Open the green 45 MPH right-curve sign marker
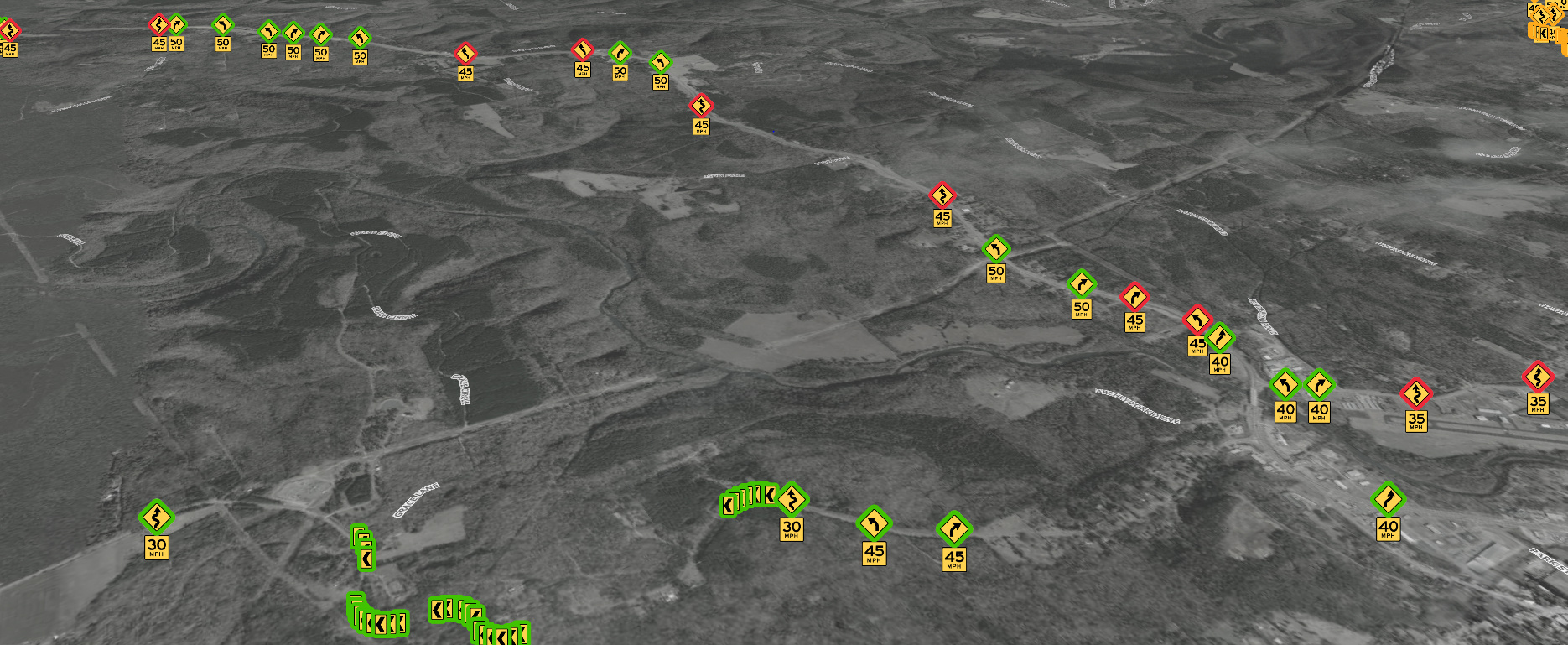The image size is (1568, 645). click(953, 529)
